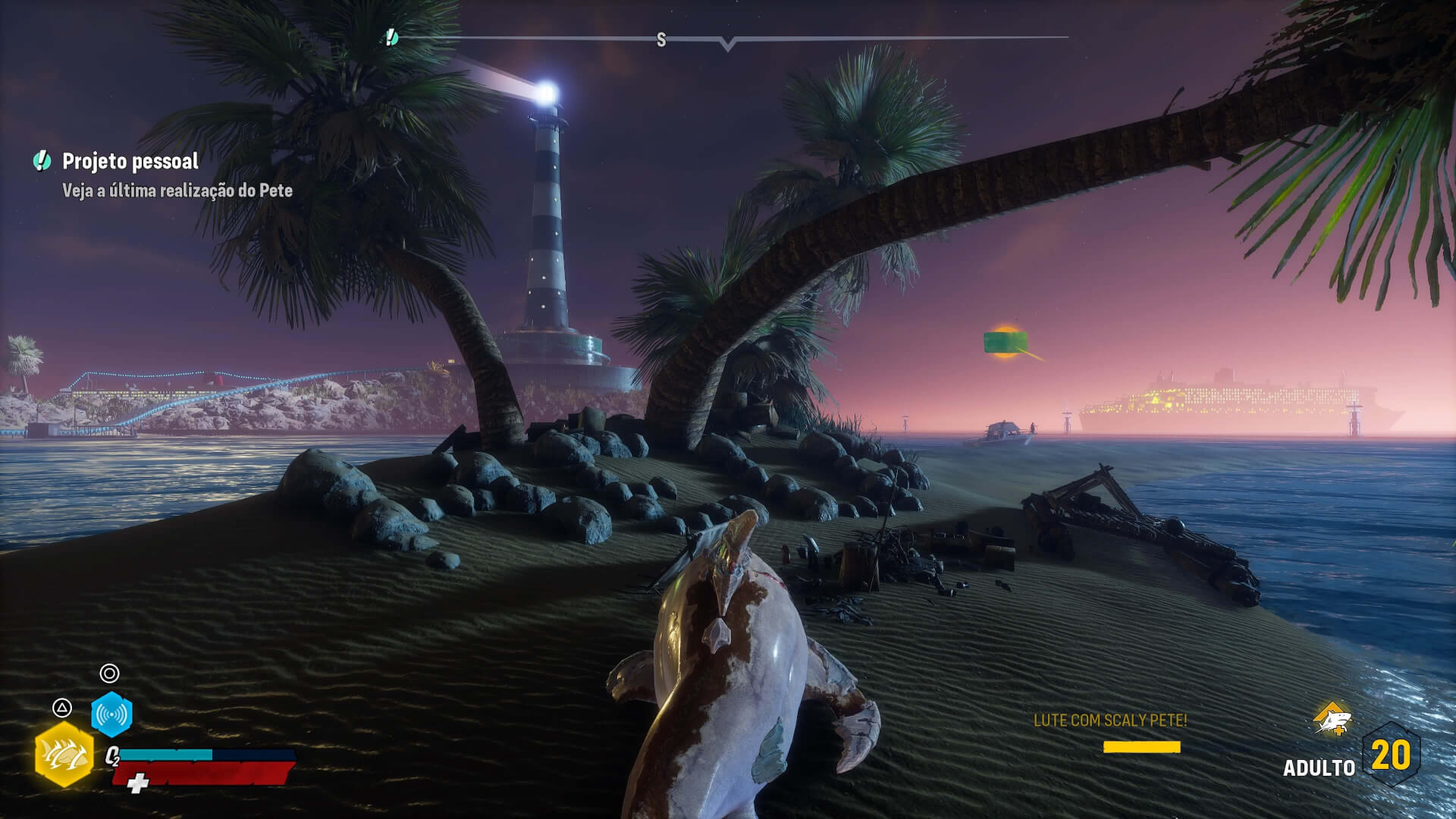Activate the yellow hexagon evolution ability
Screen dimensions: 1456x819
point(64,754)
